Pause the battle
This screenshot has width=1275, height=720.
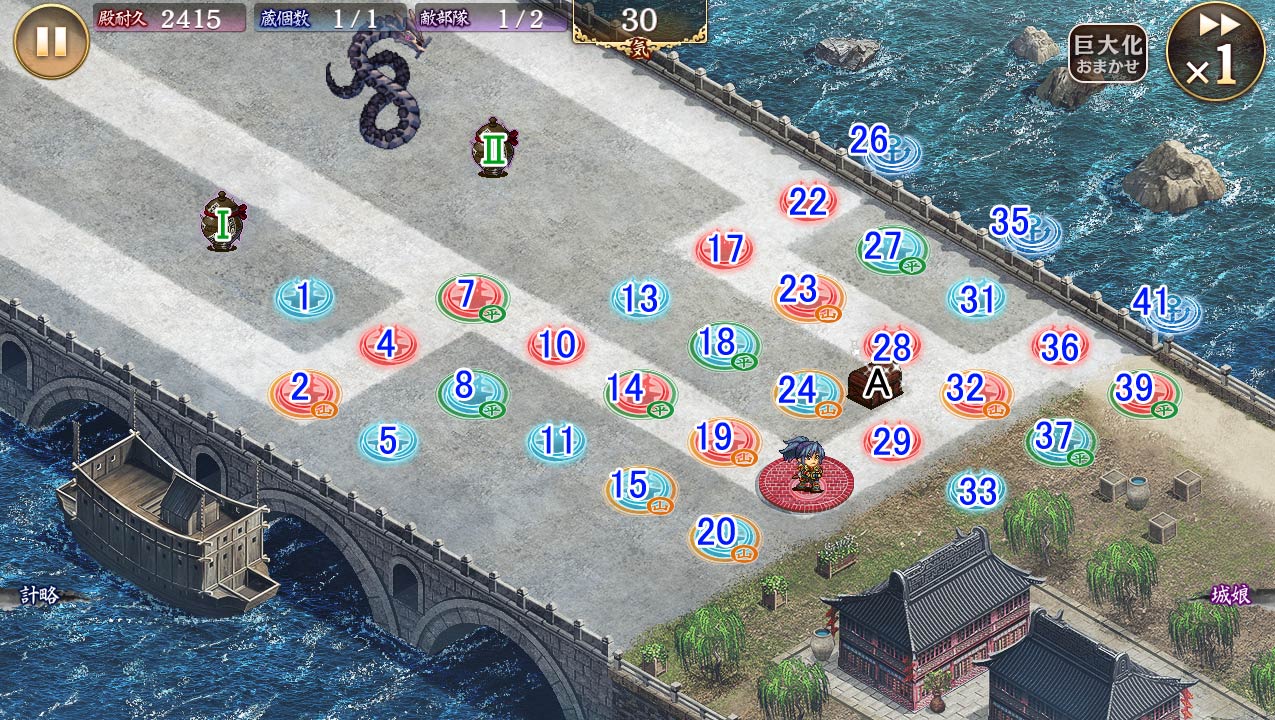click(x=51, y=41)
